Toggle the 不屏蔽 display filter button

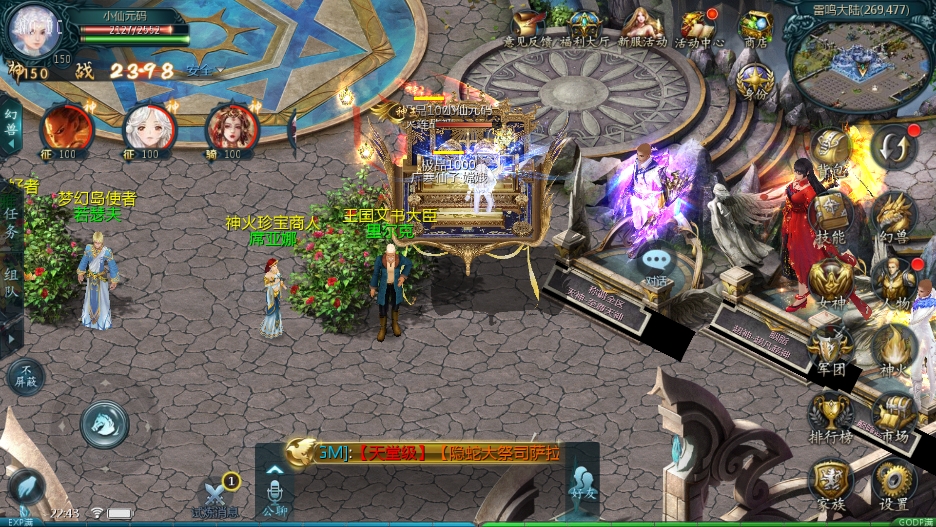[x=26, y=376]
